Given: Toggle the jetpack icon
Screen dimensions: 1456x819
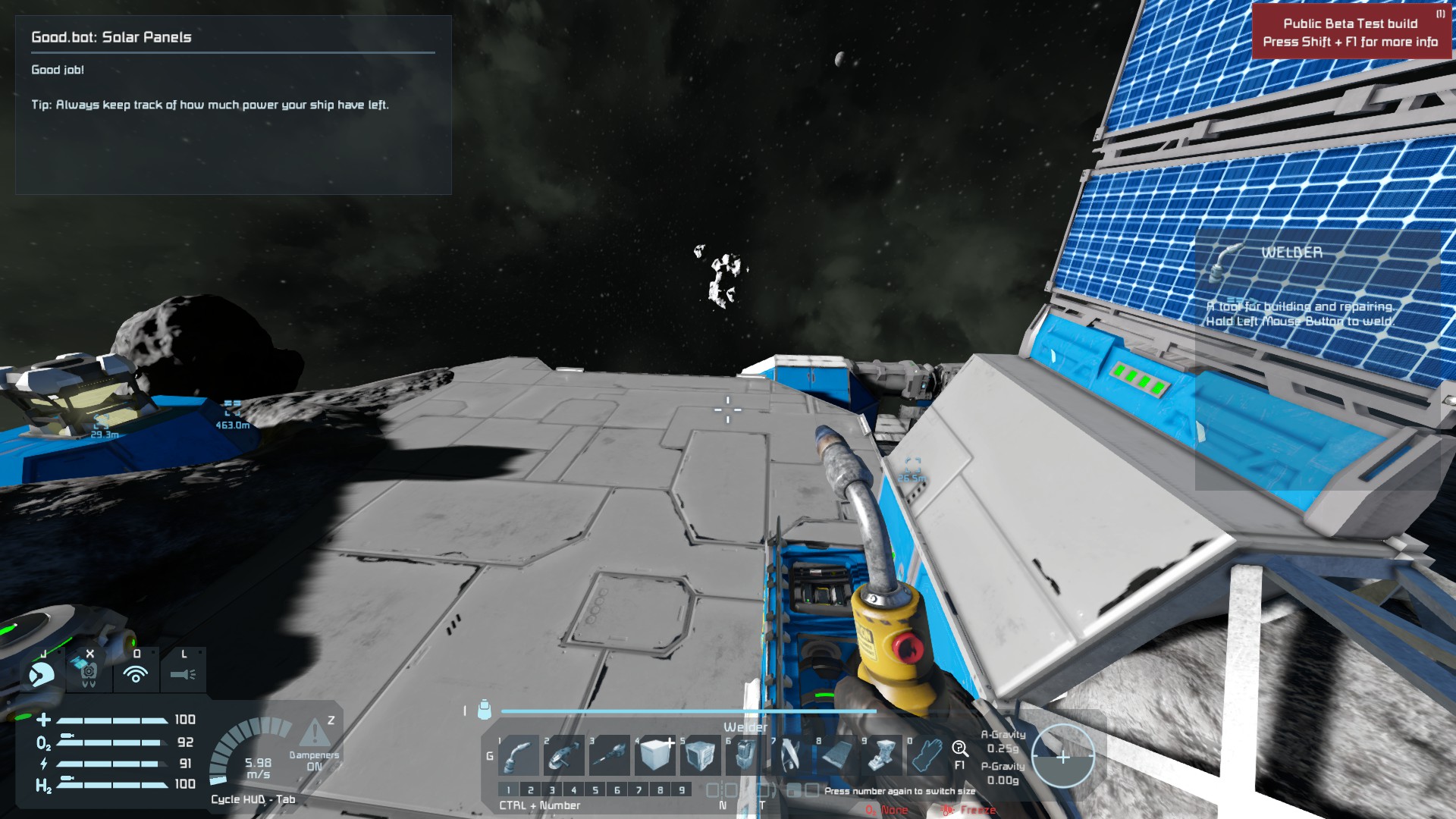Looking at the screenshot, I should pos(89,672).
